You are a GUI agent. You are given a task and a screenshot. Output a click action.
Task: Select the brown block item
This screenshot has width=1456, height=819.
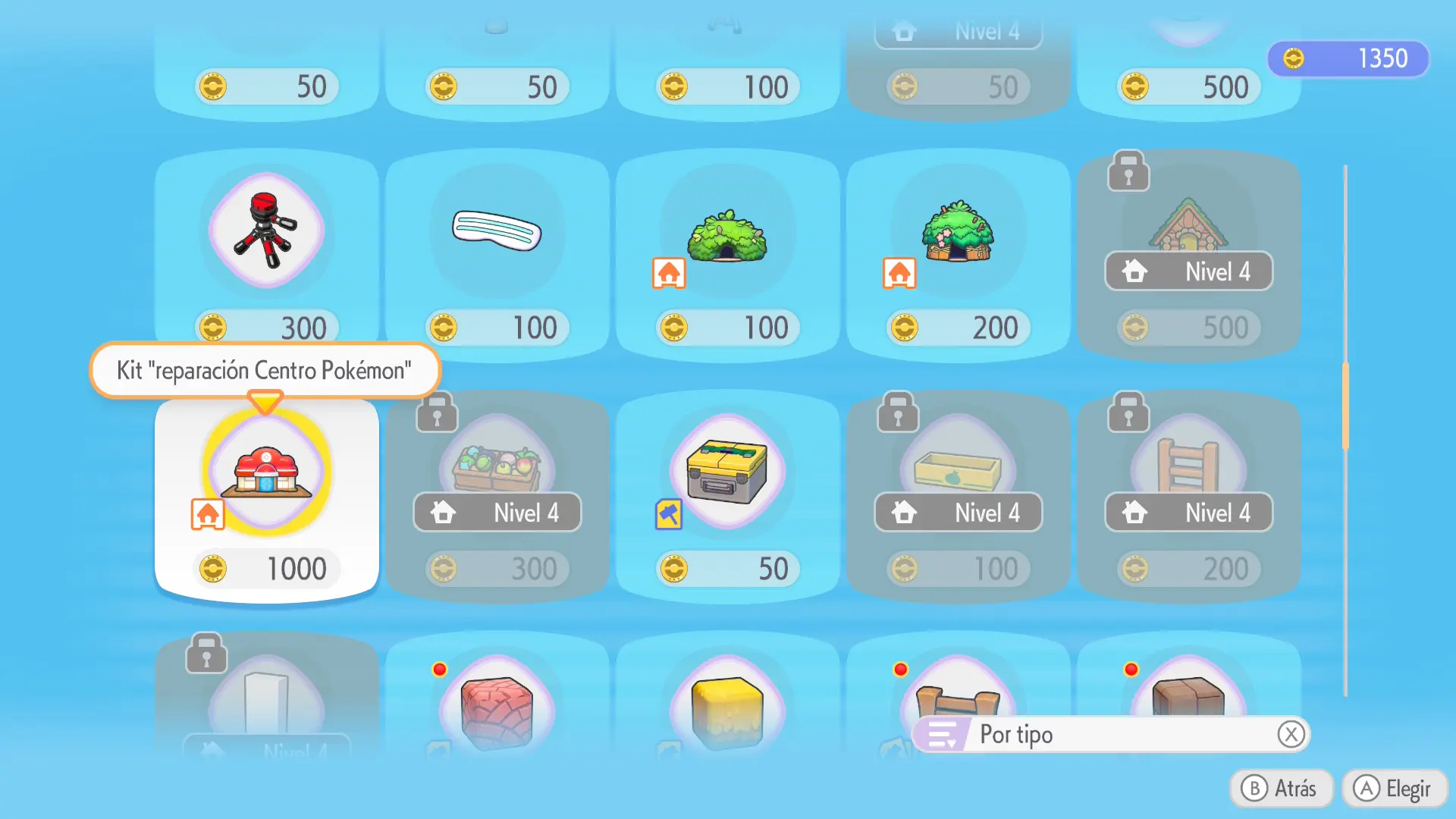[x=1188, y=694]
